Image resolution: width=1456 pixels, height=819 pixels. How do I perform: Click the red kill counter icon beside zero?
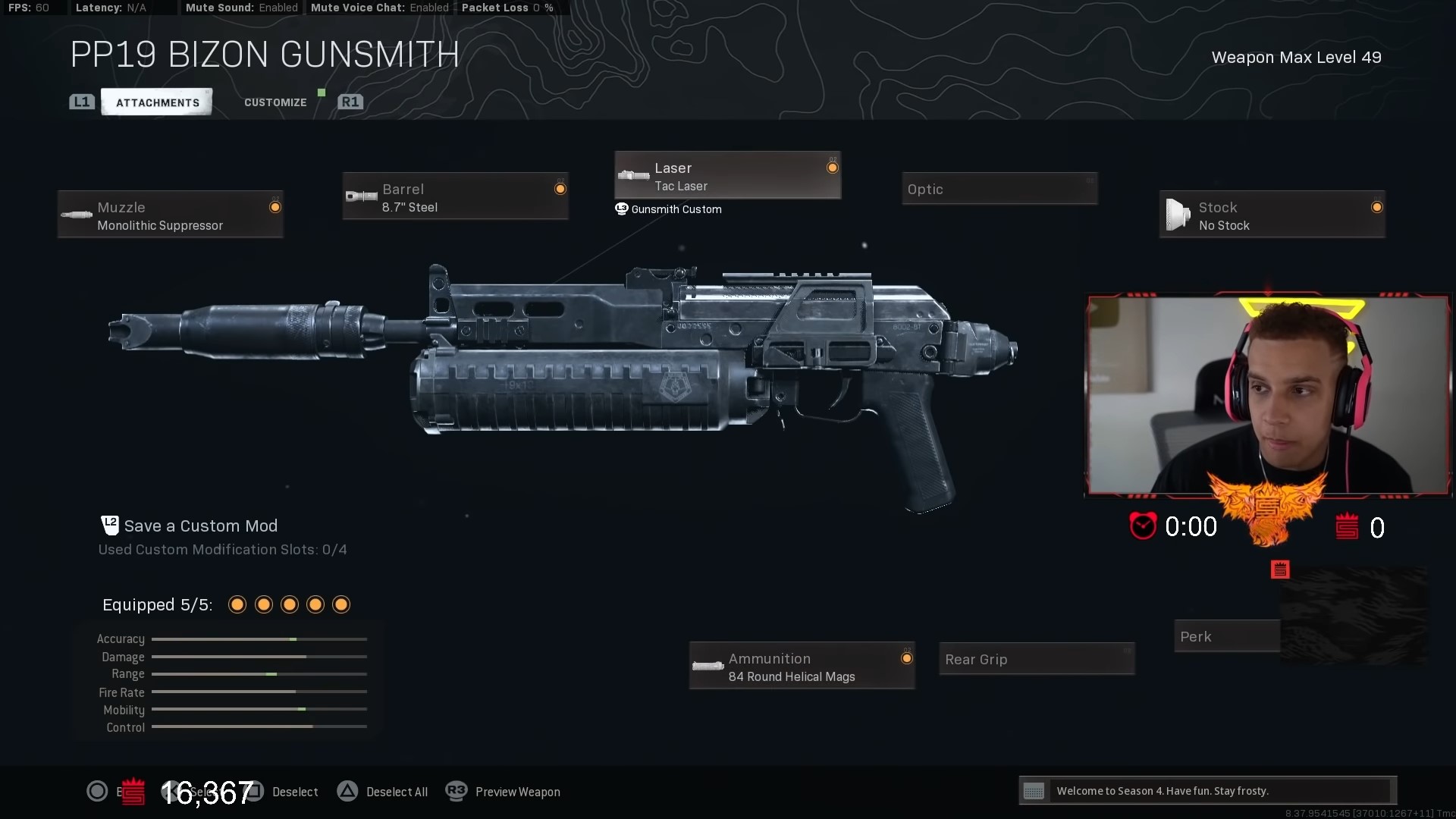(1348, 527)
